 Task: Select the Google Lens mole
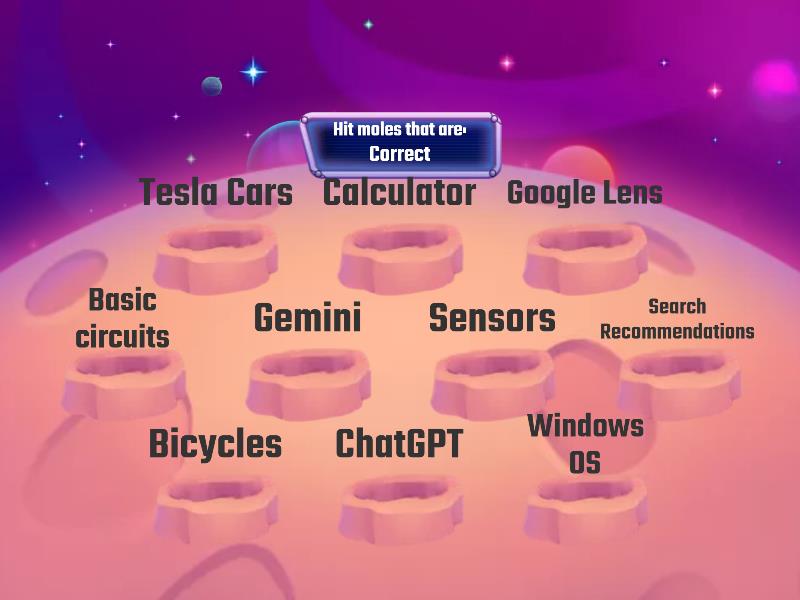tap(585, 193)
